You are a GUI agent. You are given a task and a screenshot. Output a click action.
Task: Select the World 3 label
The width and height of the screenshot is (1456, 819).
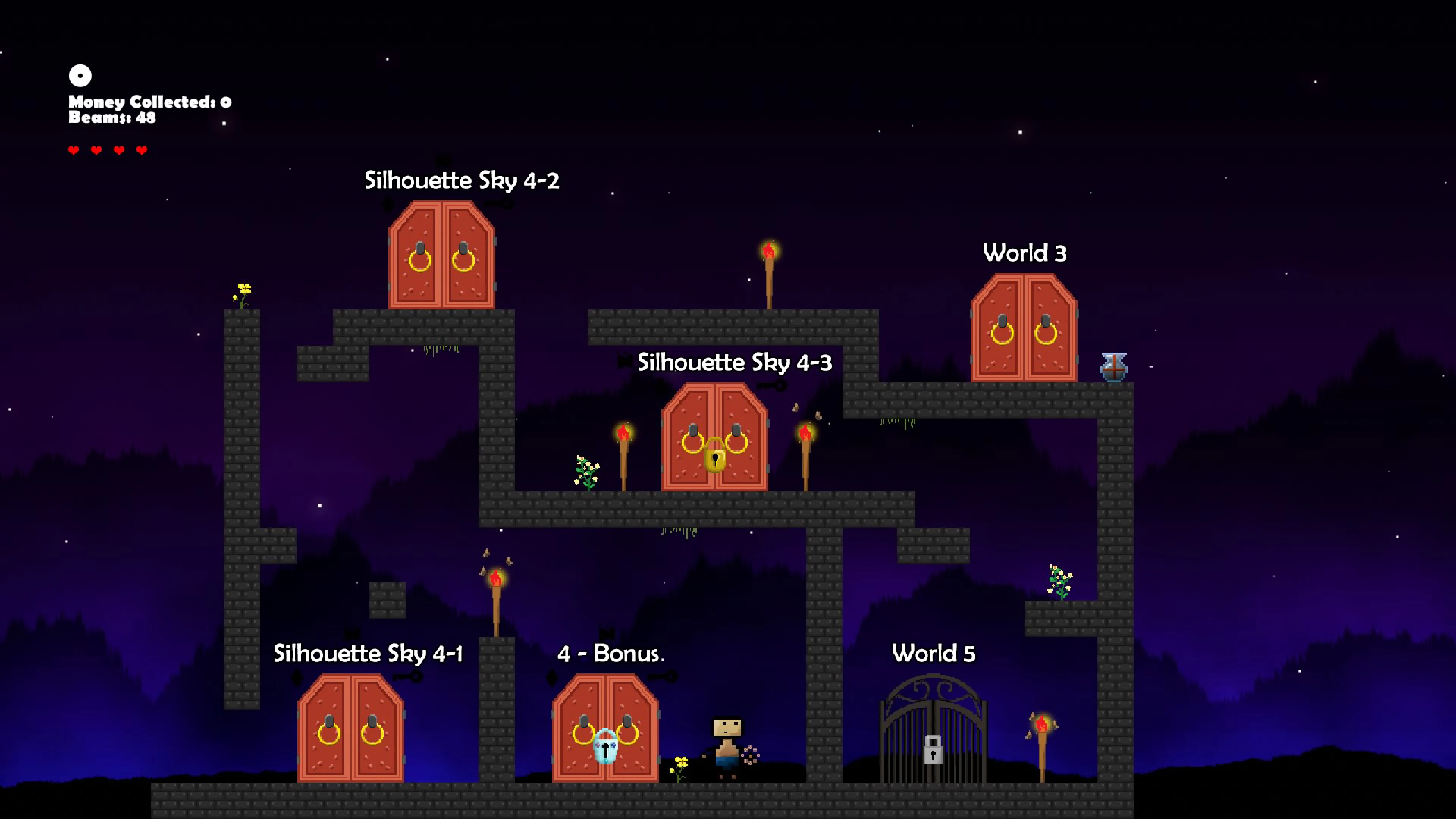click(x=1024, y=254)
